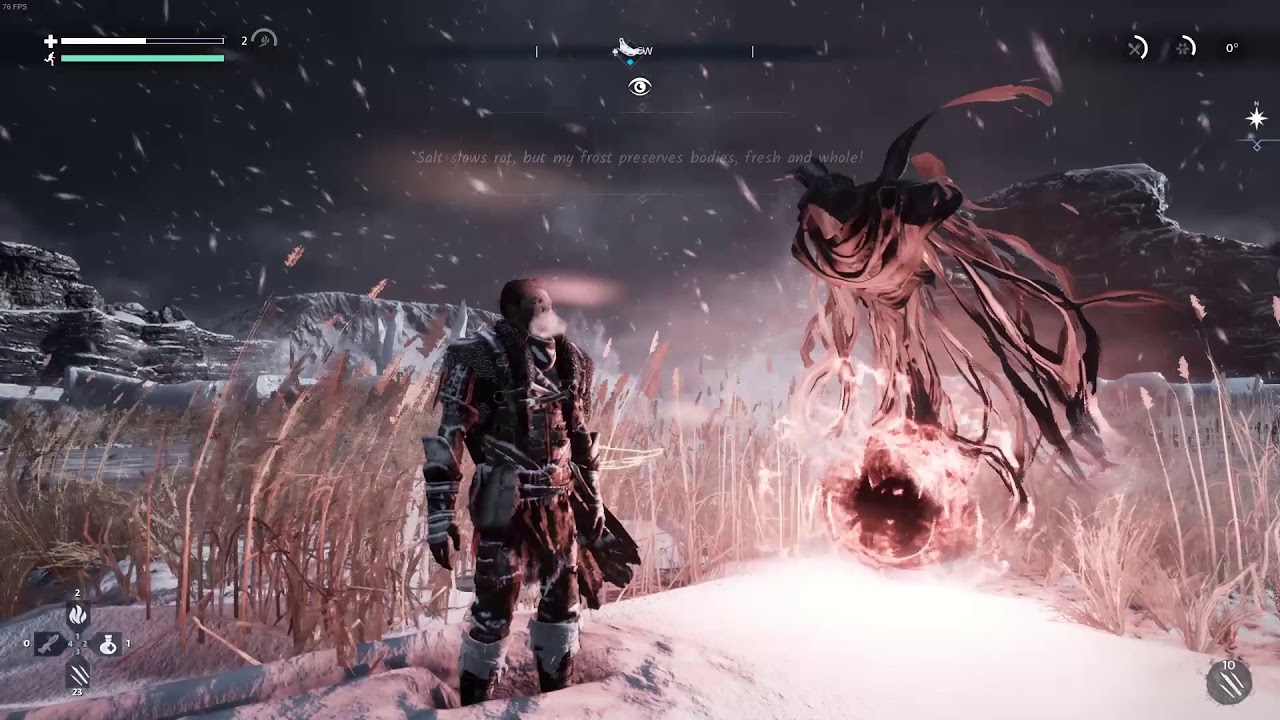Click the ability counter showing 10
Screen dimensions: 1280x720
click(x=1228, y=666)
